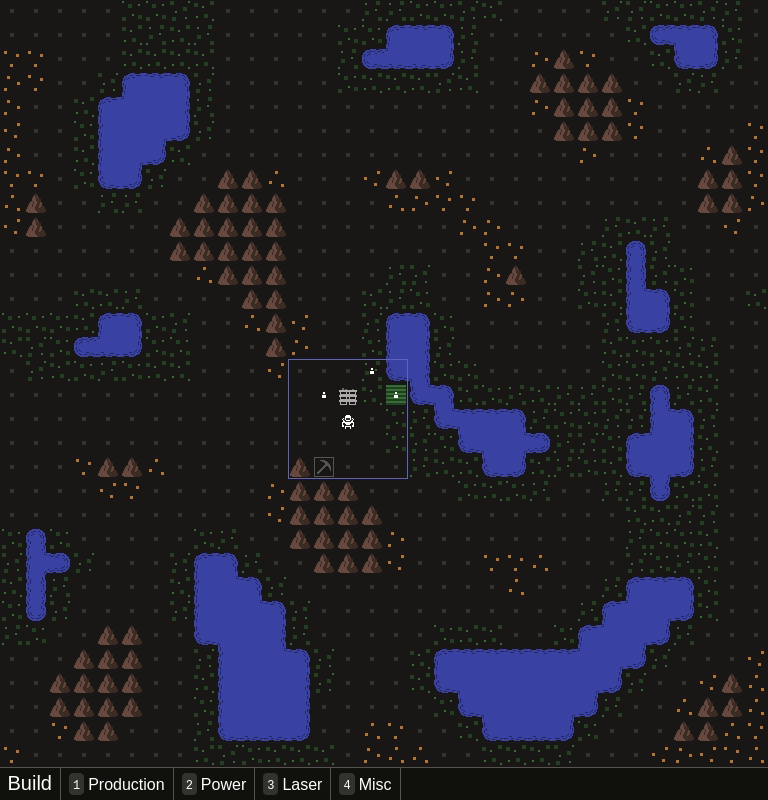Image resolution: width=768 pixels, height=800 pixels.
Task: Switch to the Laser build category
Action: click(292, 784)
